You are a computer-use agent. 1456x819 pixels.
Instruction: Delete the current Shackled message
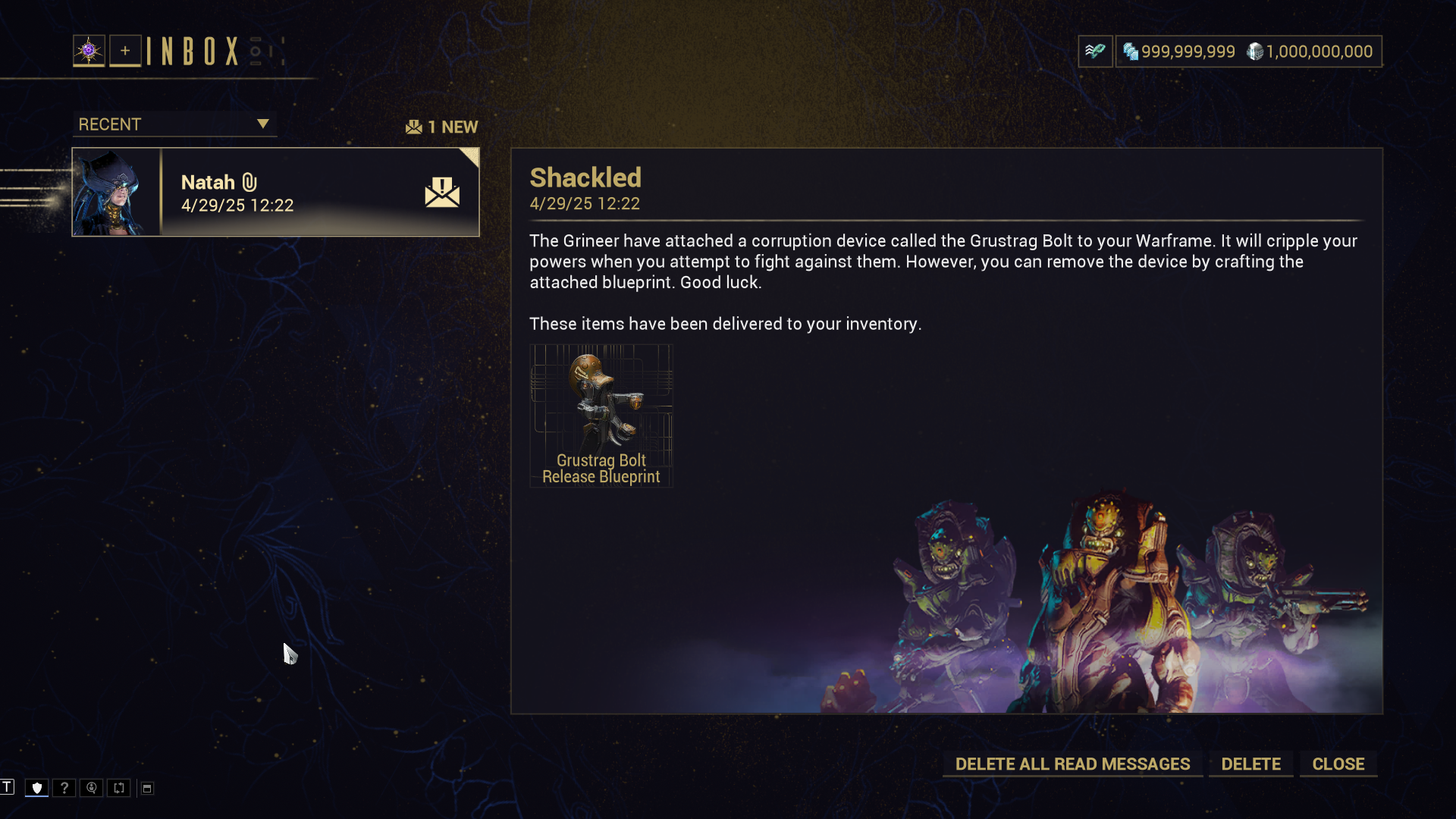pos(1250,764)
